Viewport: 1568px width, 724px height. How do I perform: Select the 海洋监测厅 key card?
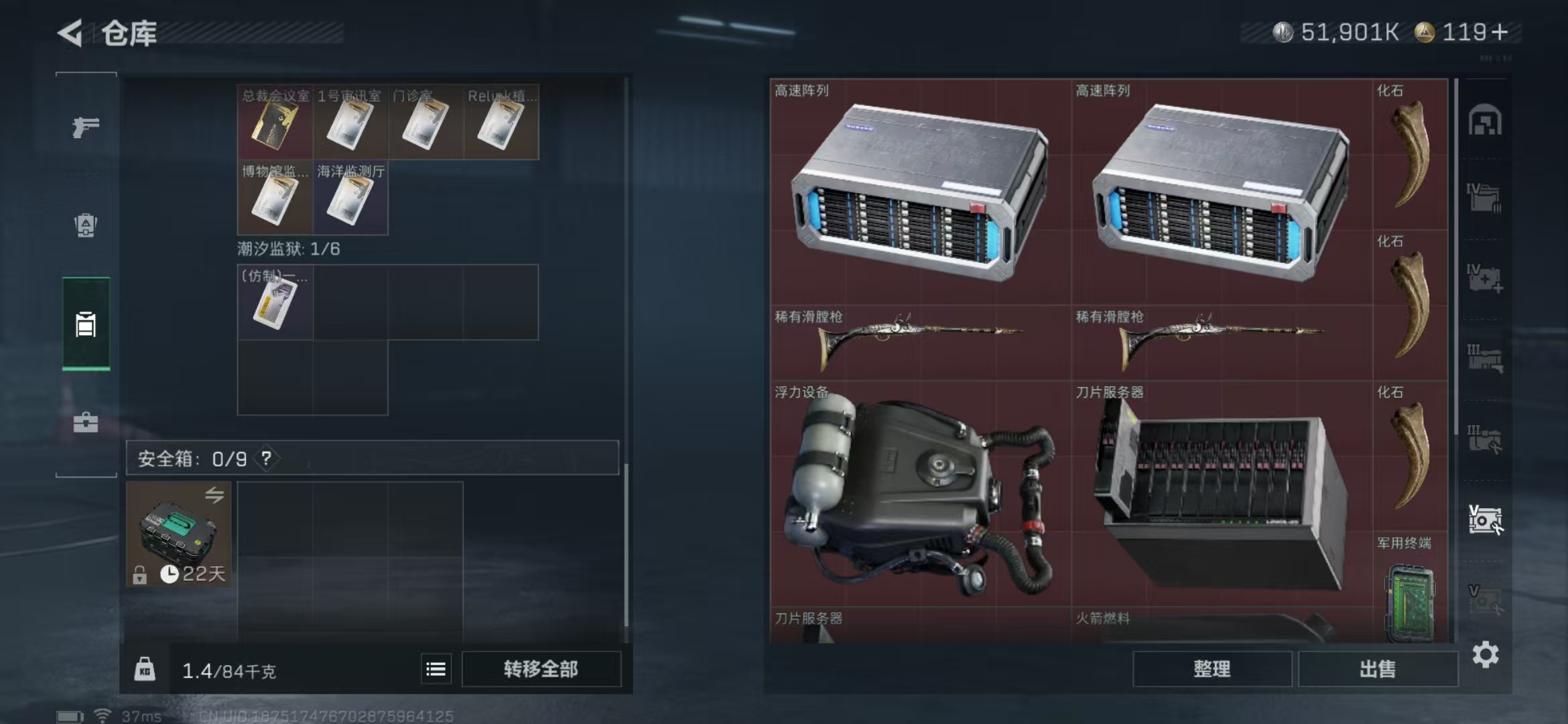click(x=350, y=198)
